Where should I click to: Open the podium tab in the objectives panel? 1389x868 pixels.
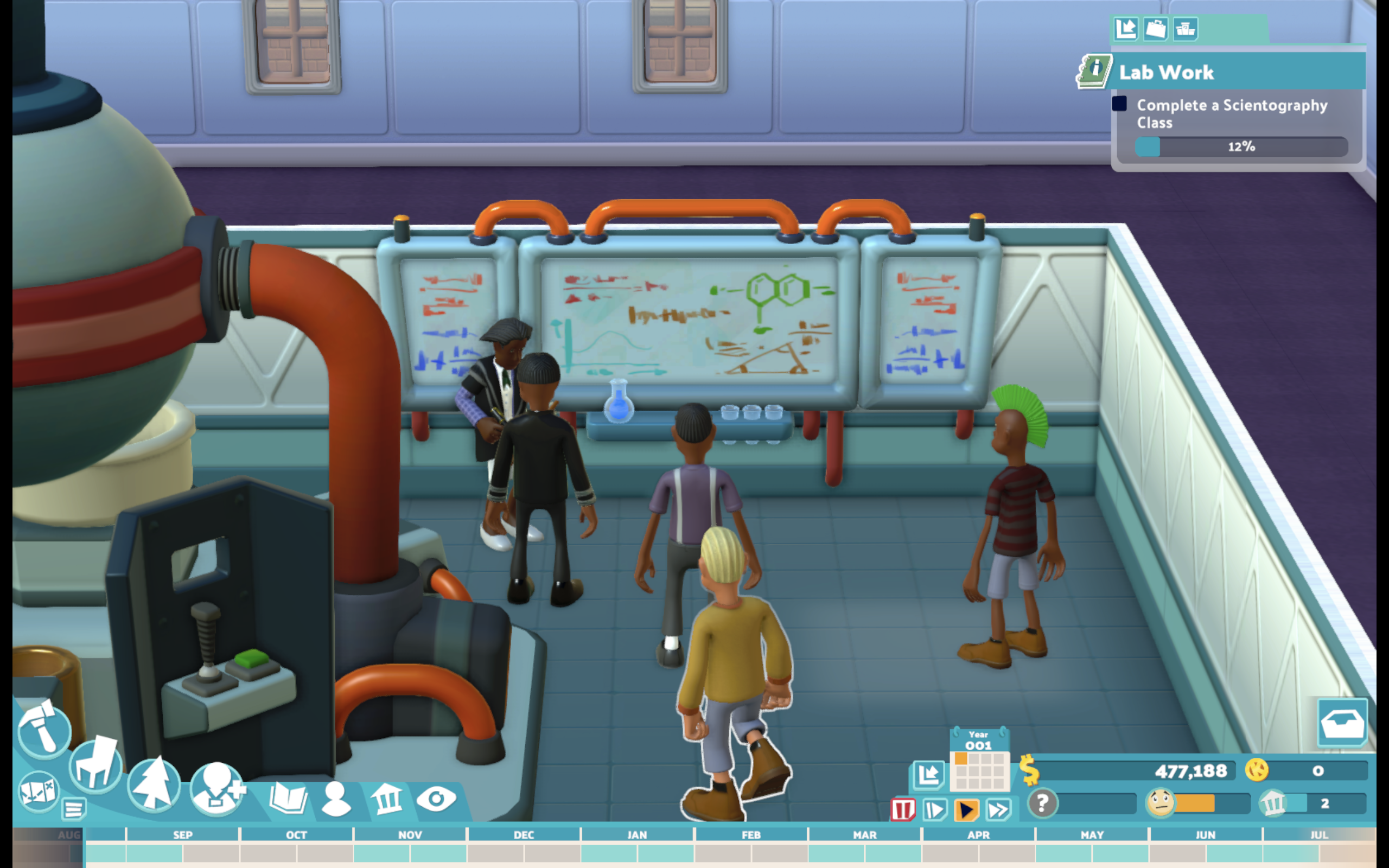[1185, 28]
